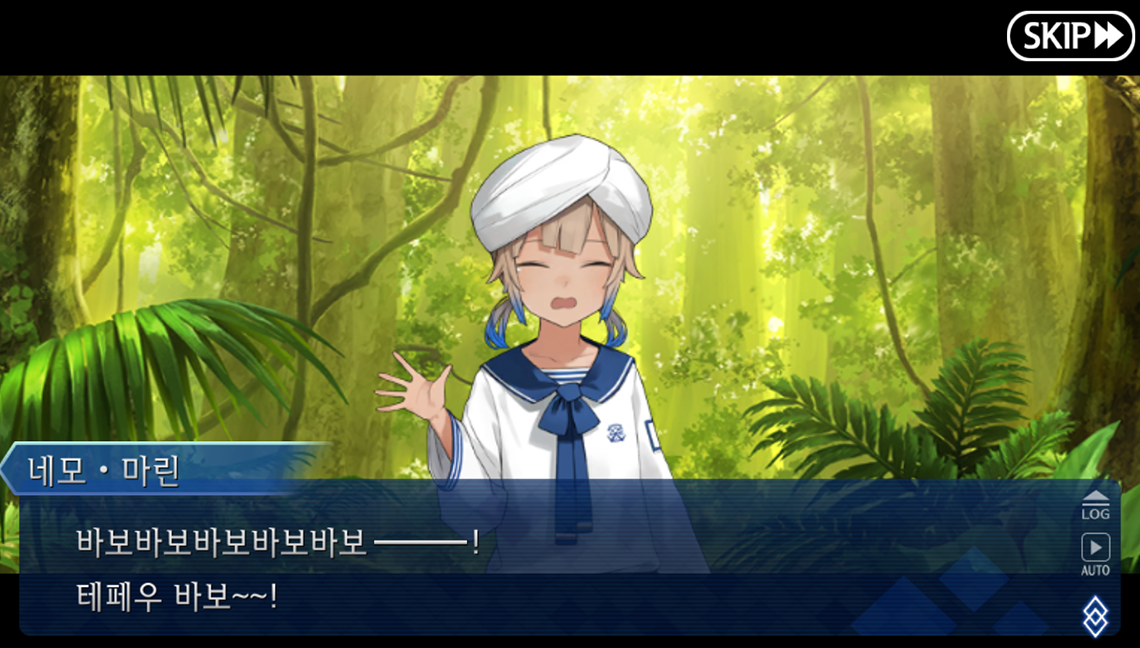Advance dialogue using the diamond indicator
Viewport: 1140px width, 648px height.
click(x=1096, y=615)
